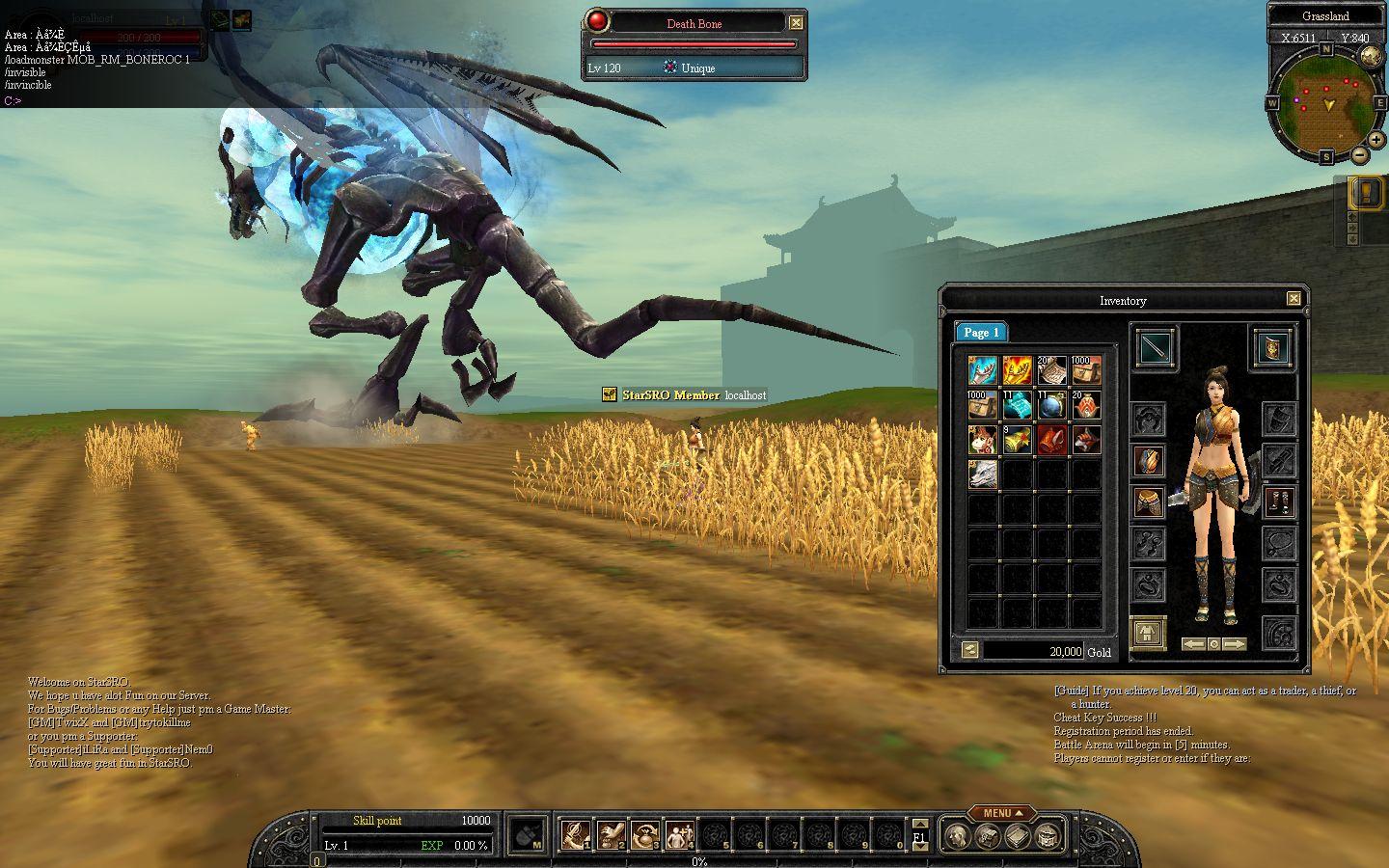Open the yellow exclamation alert icon
This screenshot has height=868, width=1389.
click(1366, 193)
